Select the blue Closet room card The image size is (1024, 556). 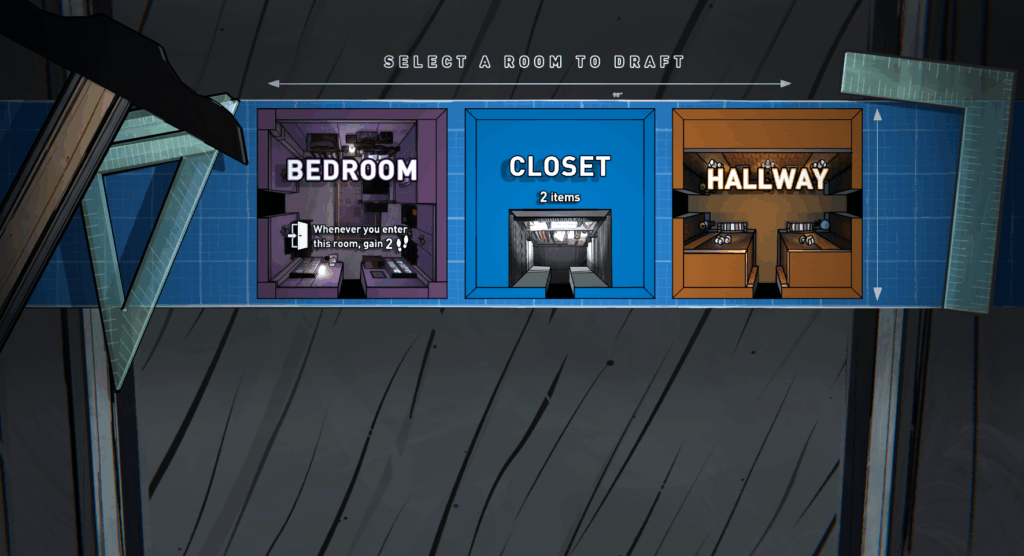tap(559, 203)
